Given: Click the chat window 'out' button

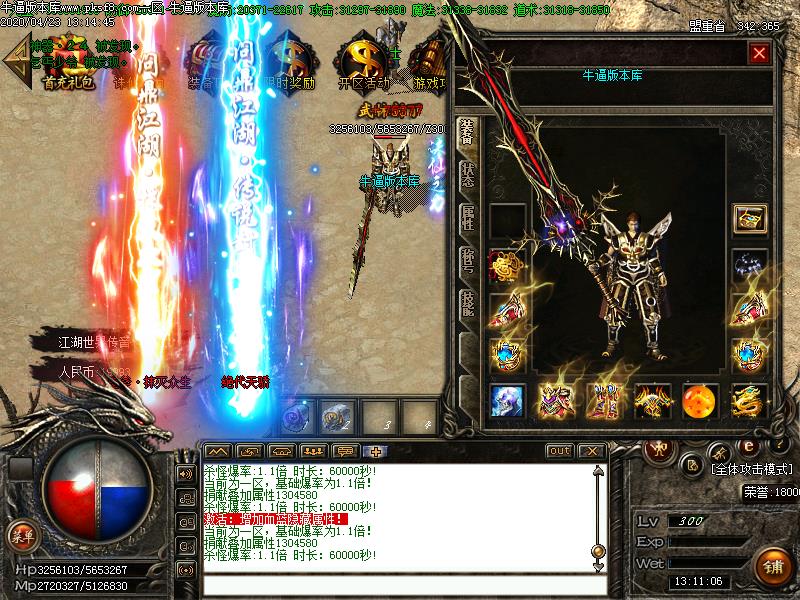Looking at the screenshot, I should pos(560,451).
